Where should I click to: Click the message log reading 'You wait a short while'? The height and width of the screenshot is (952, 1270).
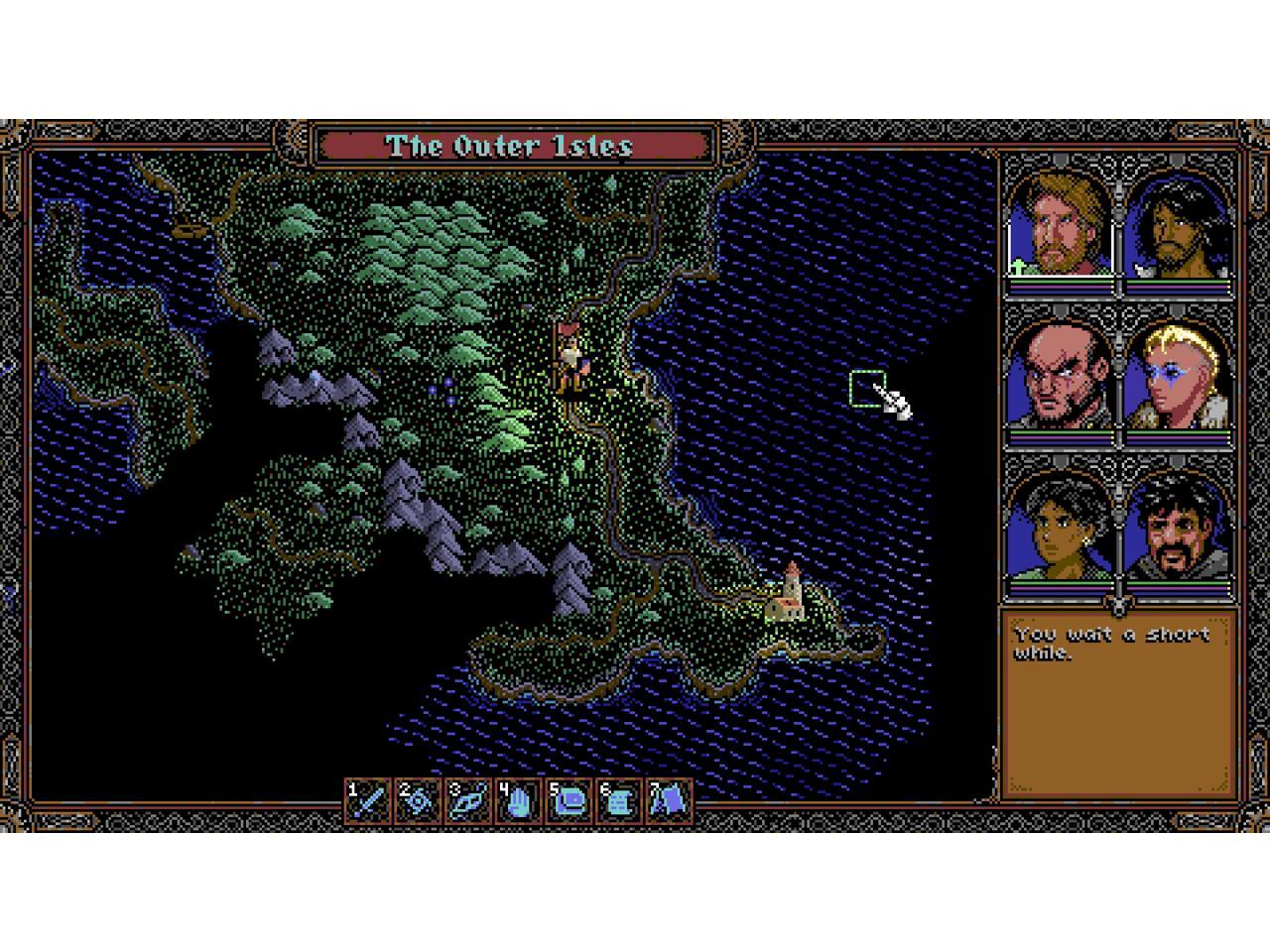click(1118, 702)
